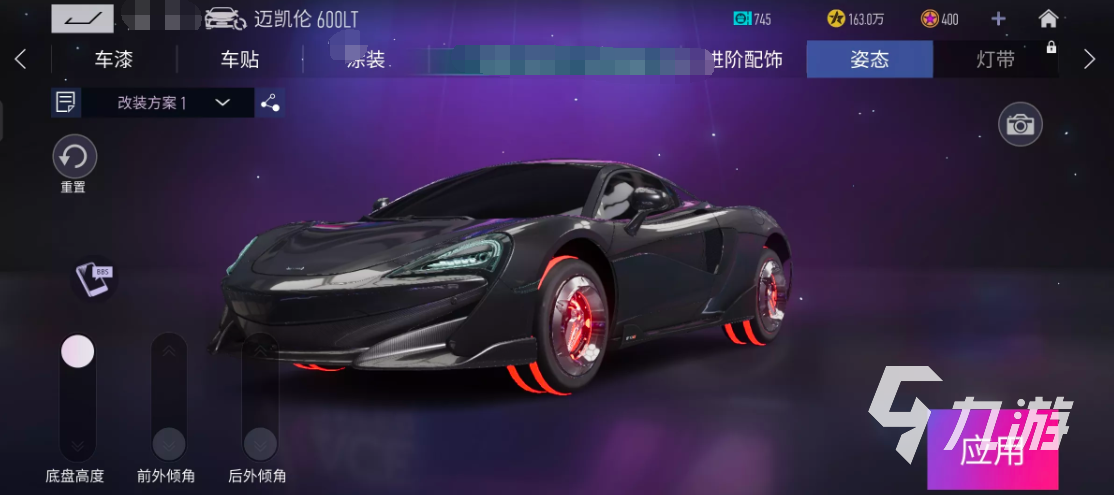Switch to the 车漆 paint tab
This screenshot has width=1114, height=495.
point(113,60)
